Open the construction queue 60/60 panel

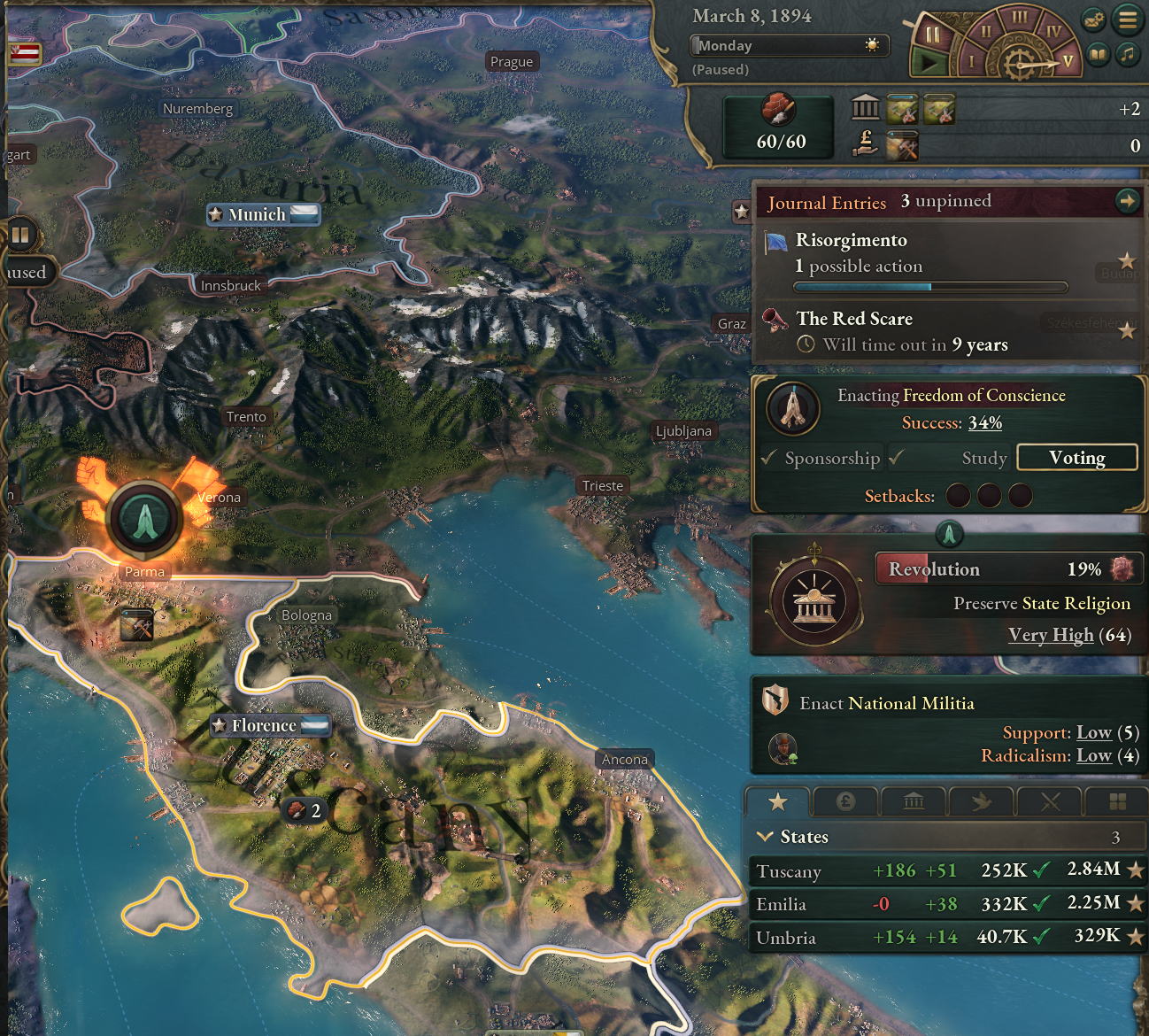[x=779, y=127]
